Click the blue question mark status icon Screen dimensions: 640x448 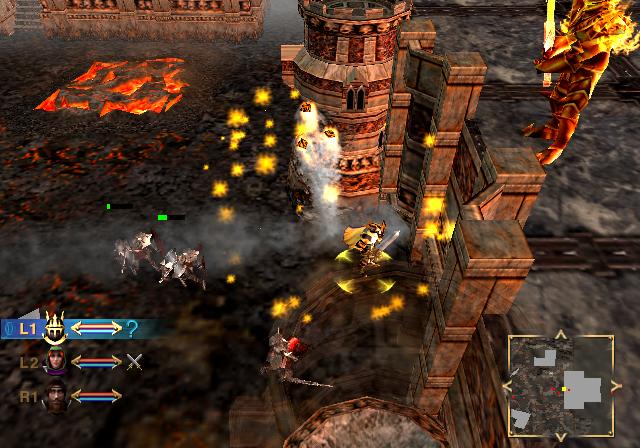click(132, 328)
